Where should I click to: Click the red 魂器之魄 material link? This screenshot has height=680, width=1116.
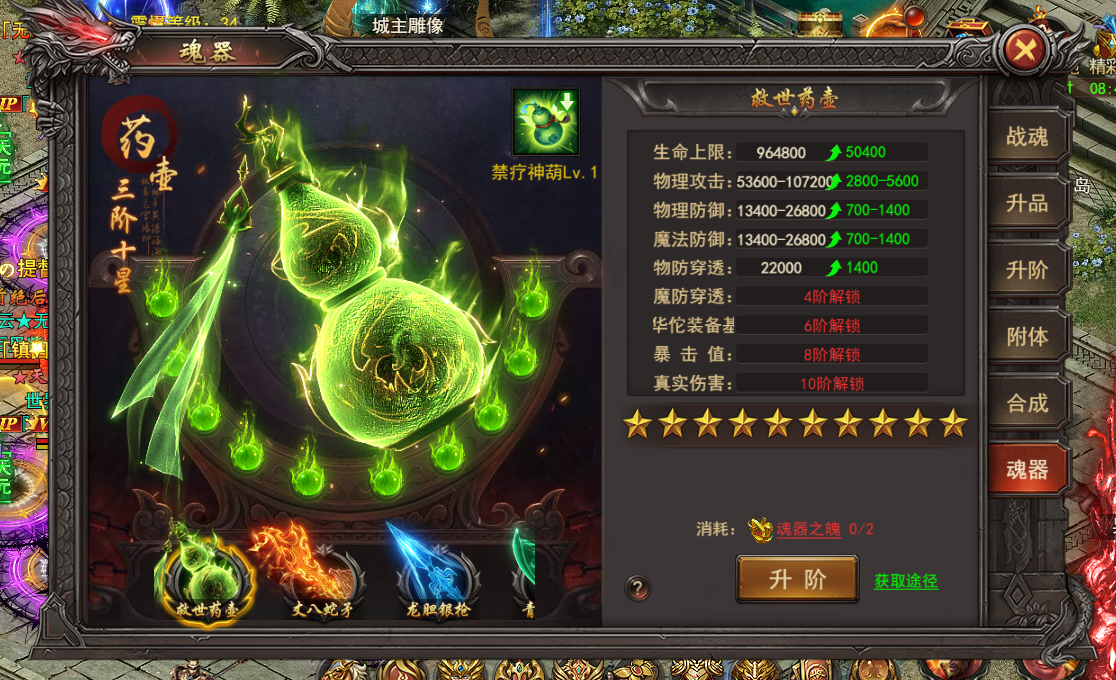pyautogui.click(x=808, y=530)
